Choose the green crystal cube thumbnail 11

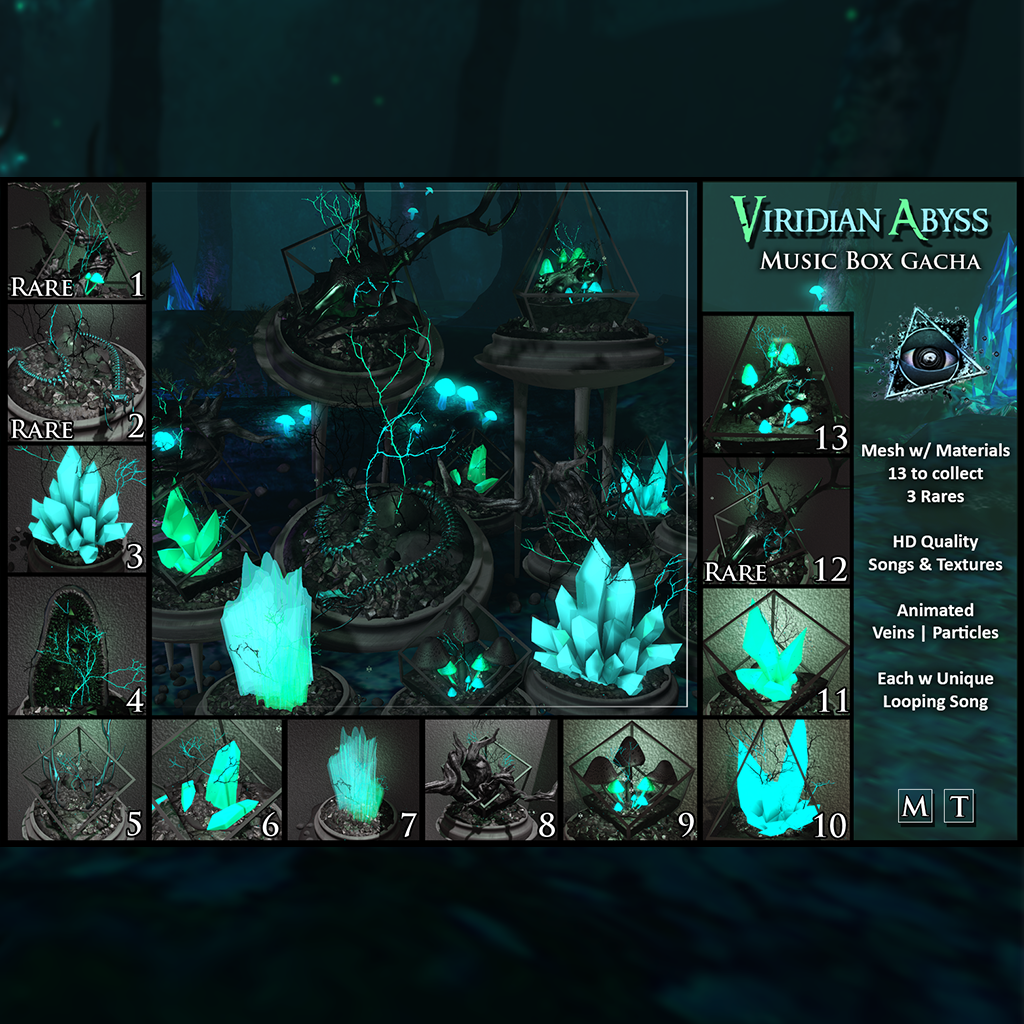(776, 653)
